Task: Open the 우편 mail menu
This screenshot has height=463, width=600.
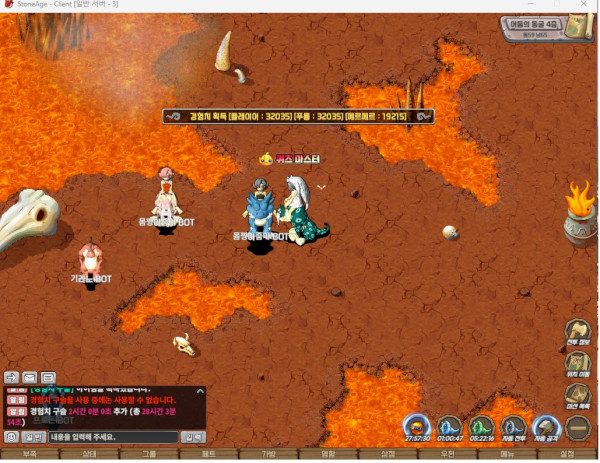Action: 448,454
